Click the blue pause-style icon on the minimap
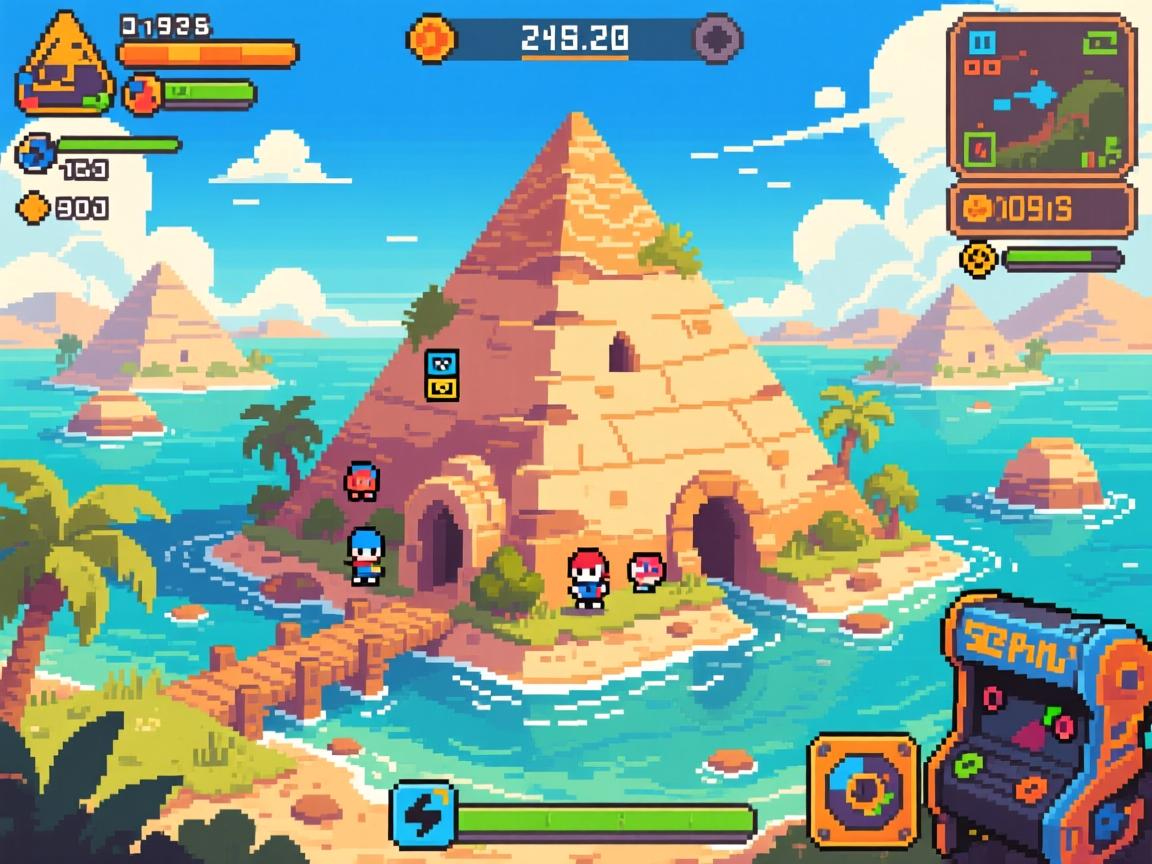This screenshot has width=1152, height=864. coord(984,42)
